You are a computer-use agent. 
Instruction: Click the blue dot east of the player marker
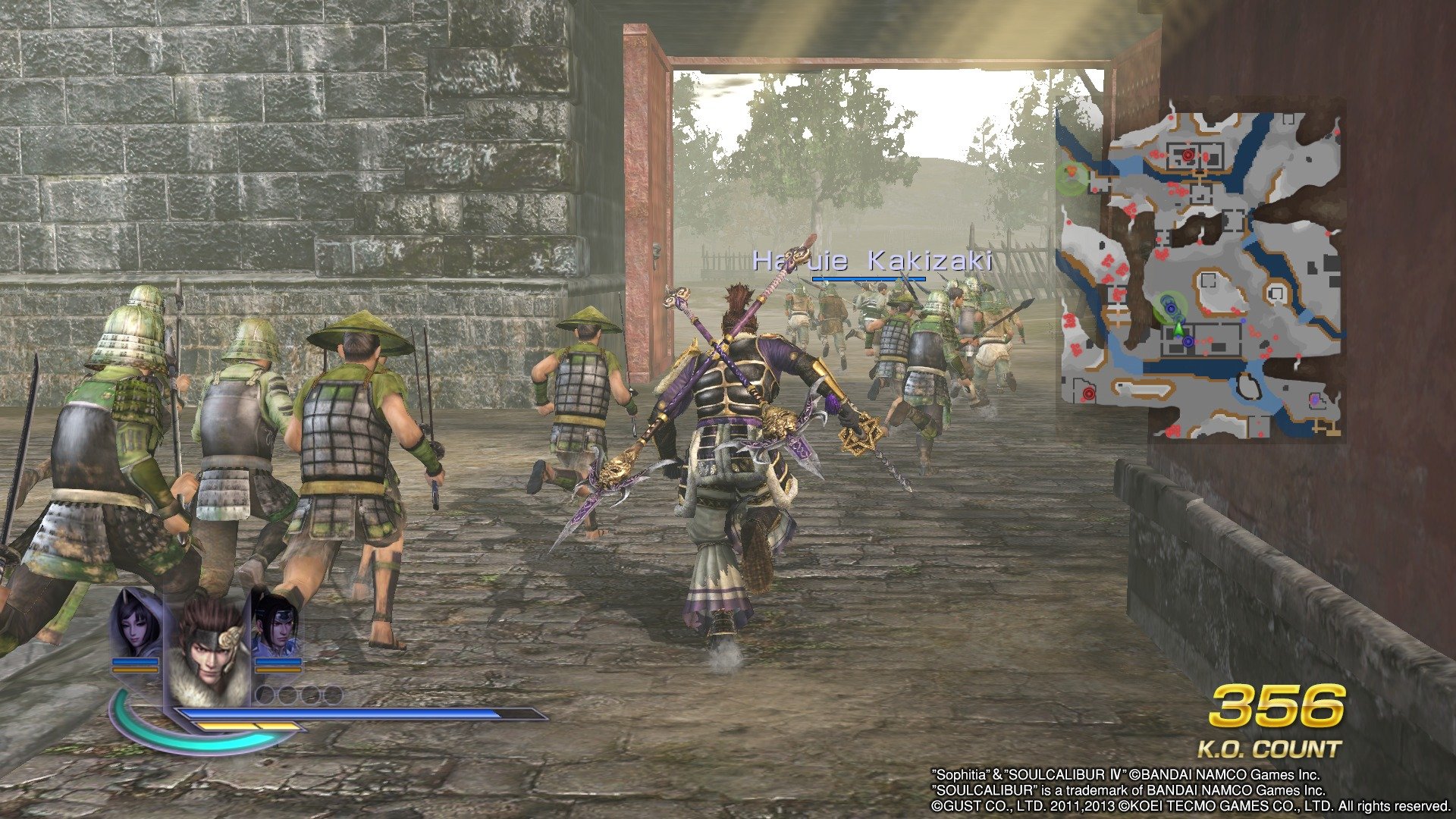pos(1243,321)
